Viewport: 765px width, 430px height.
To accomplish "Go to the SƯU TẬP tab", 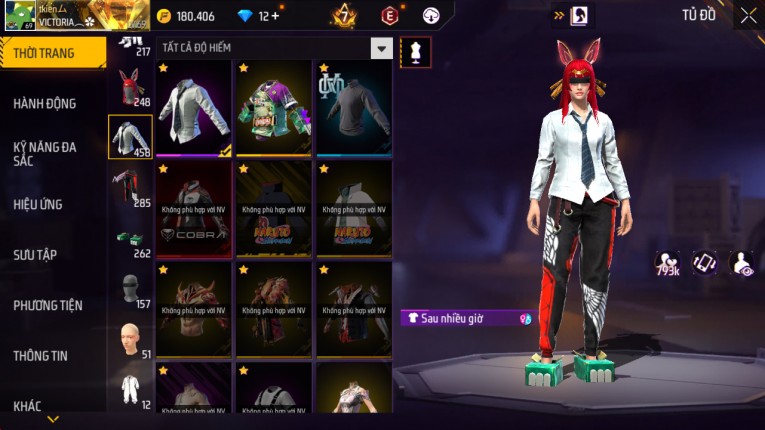I will (35, 255).
